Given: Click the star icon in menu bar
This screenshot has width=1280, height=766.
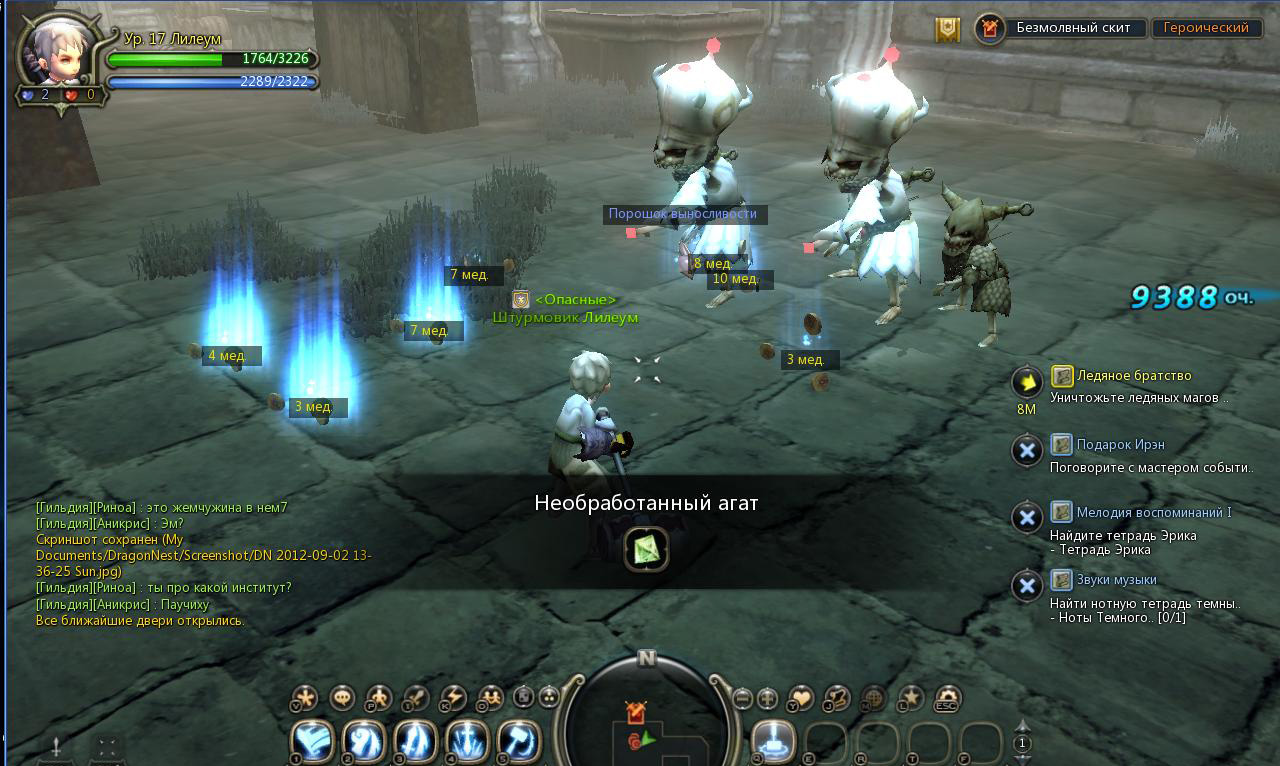Looking at the screenshot, I should point(909,698).
